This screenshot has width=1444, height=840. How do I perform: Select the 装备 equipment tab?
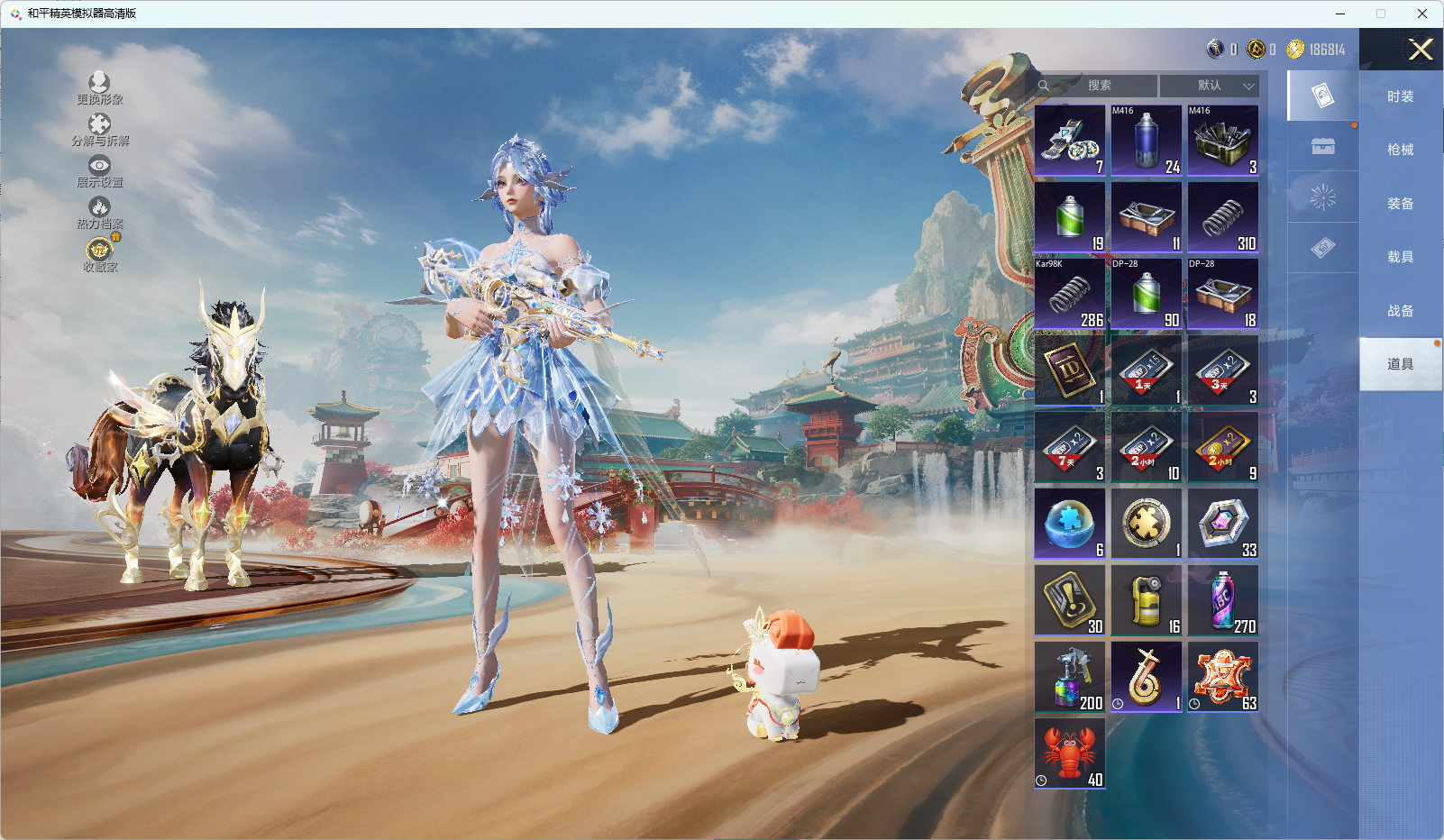tap(1400, 204)
